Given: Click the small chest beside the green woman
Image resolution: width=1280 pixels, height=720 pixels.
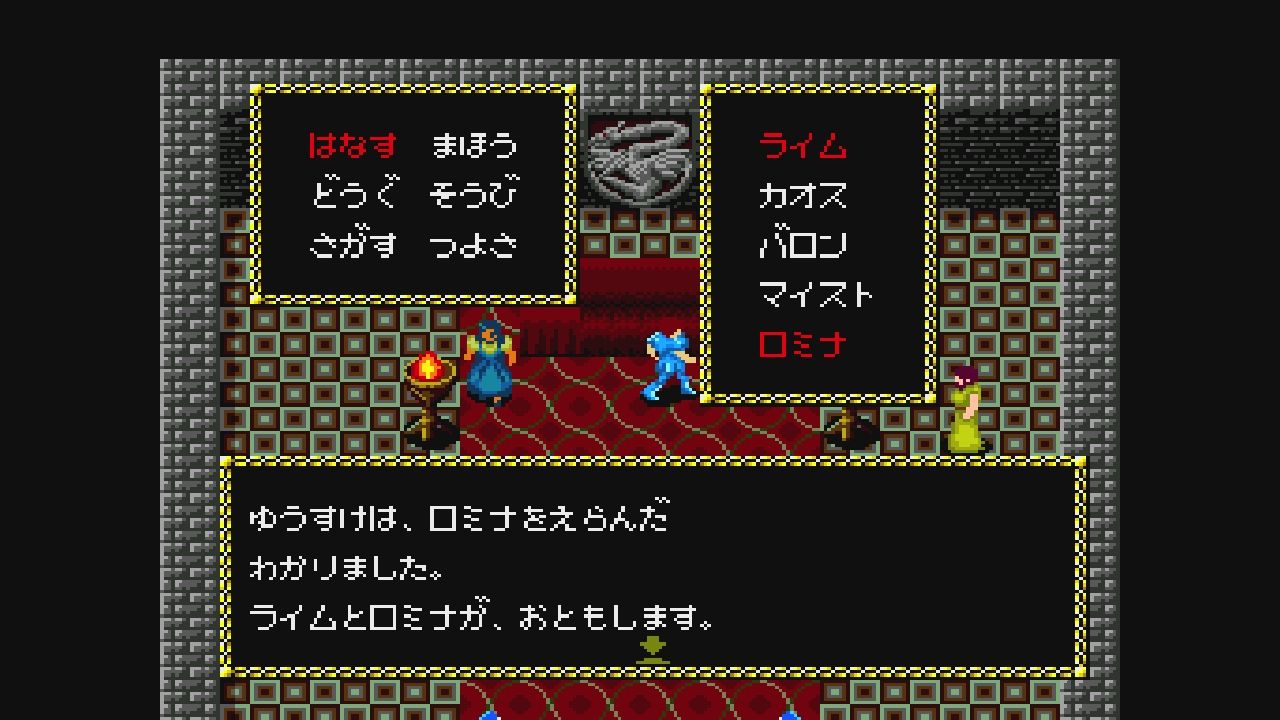Looking at the screenshot, I should pyautogui.click(x=850, y=432).
